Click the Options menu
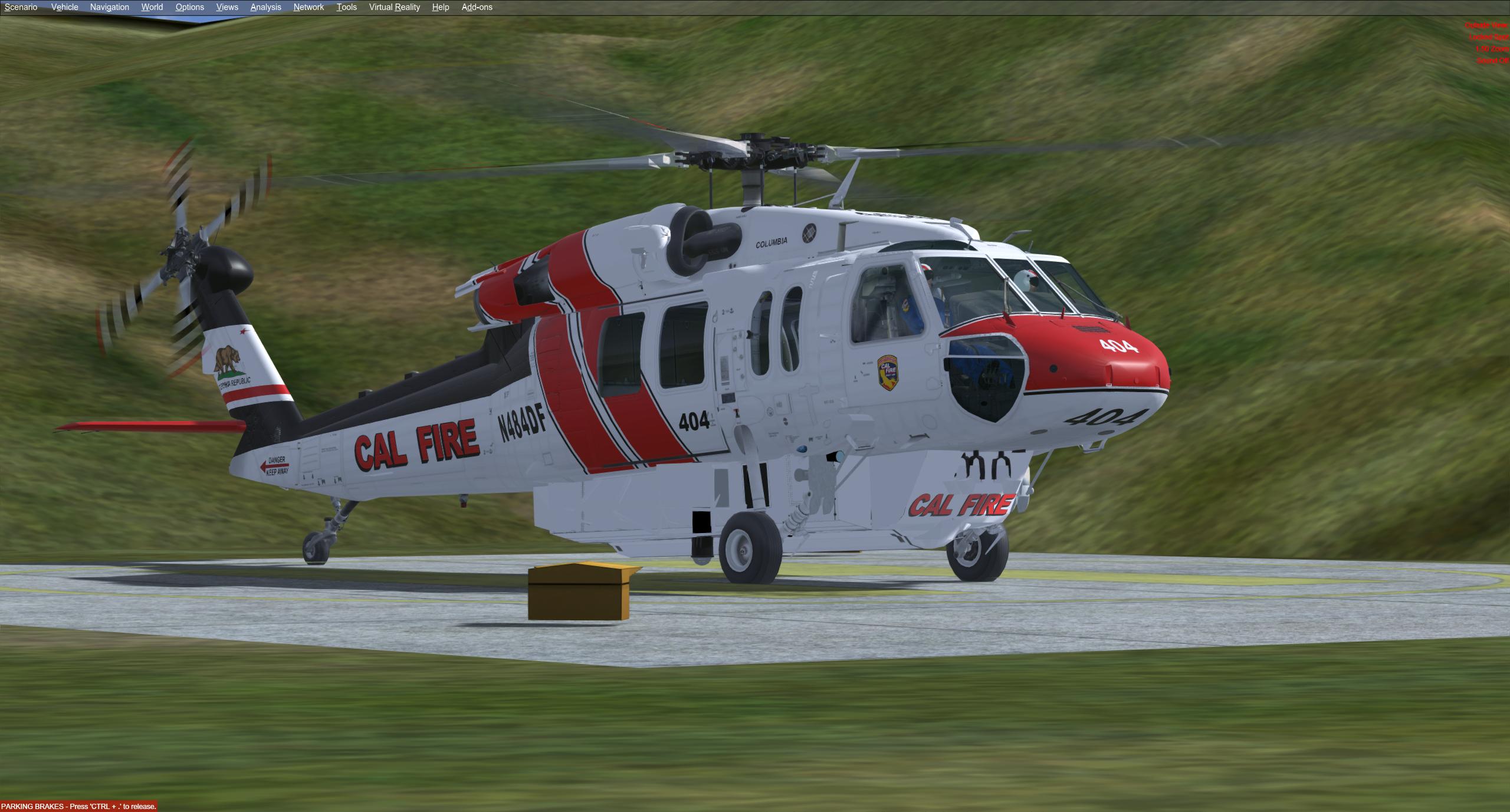This screenshot has width=1510, height=812. click(190, 7)
